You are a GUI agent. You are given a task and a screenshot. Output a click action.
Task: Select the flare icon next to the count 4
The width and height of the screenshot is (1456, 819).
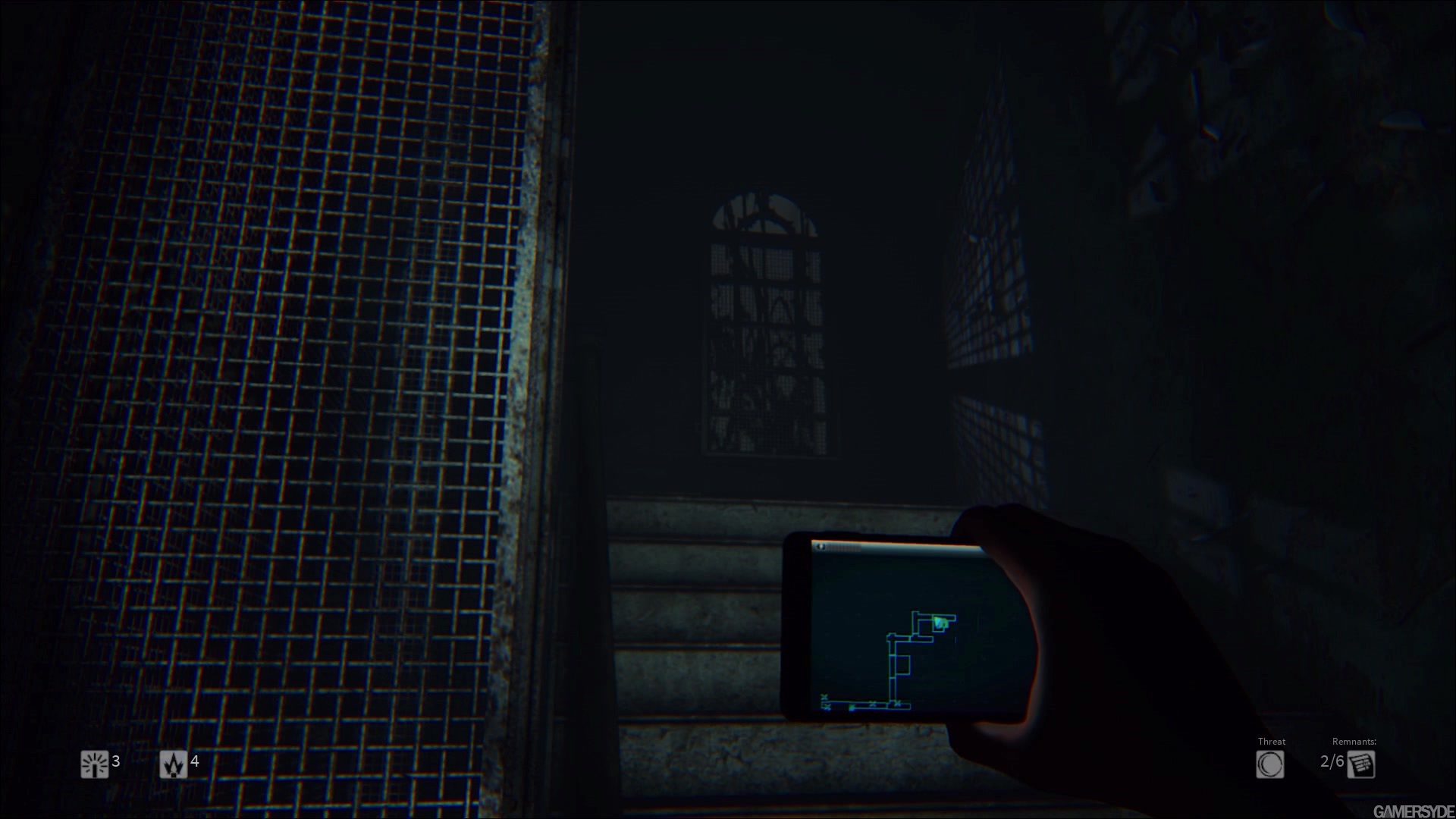(173, 764)
